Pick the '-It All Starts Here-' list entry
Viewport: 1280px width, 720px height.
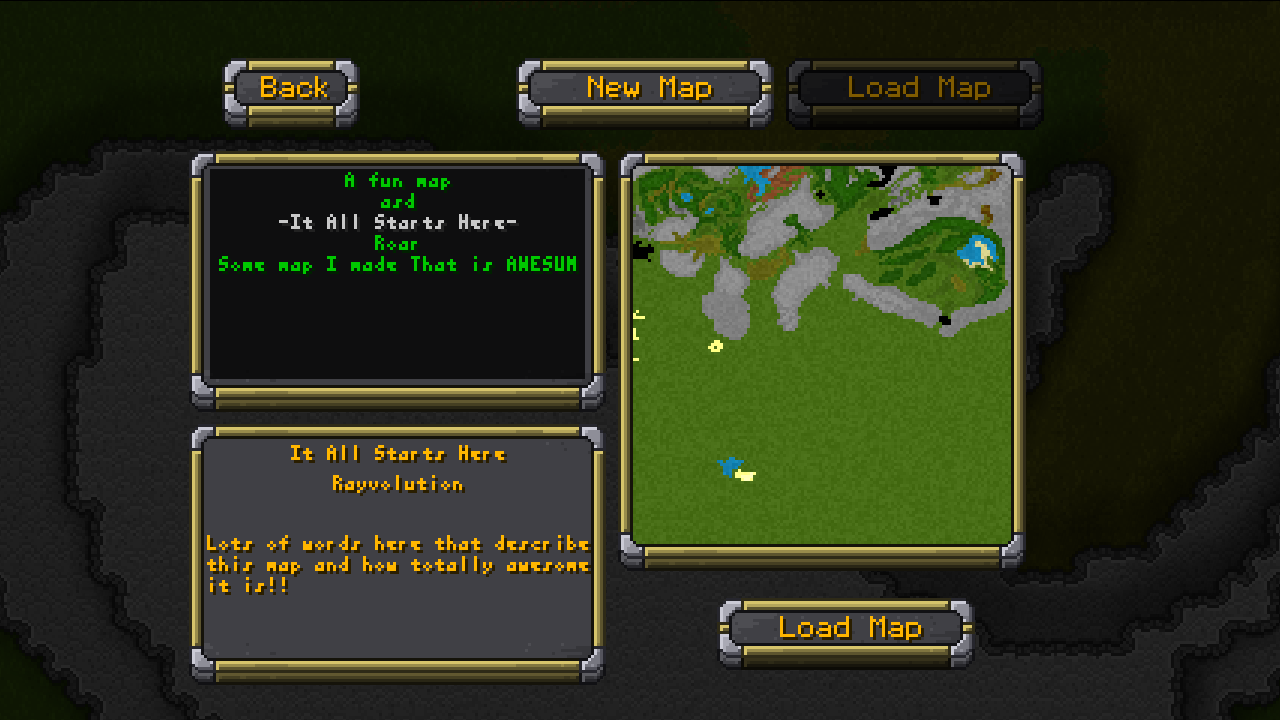pyautogui.click(x=397, y=222)
